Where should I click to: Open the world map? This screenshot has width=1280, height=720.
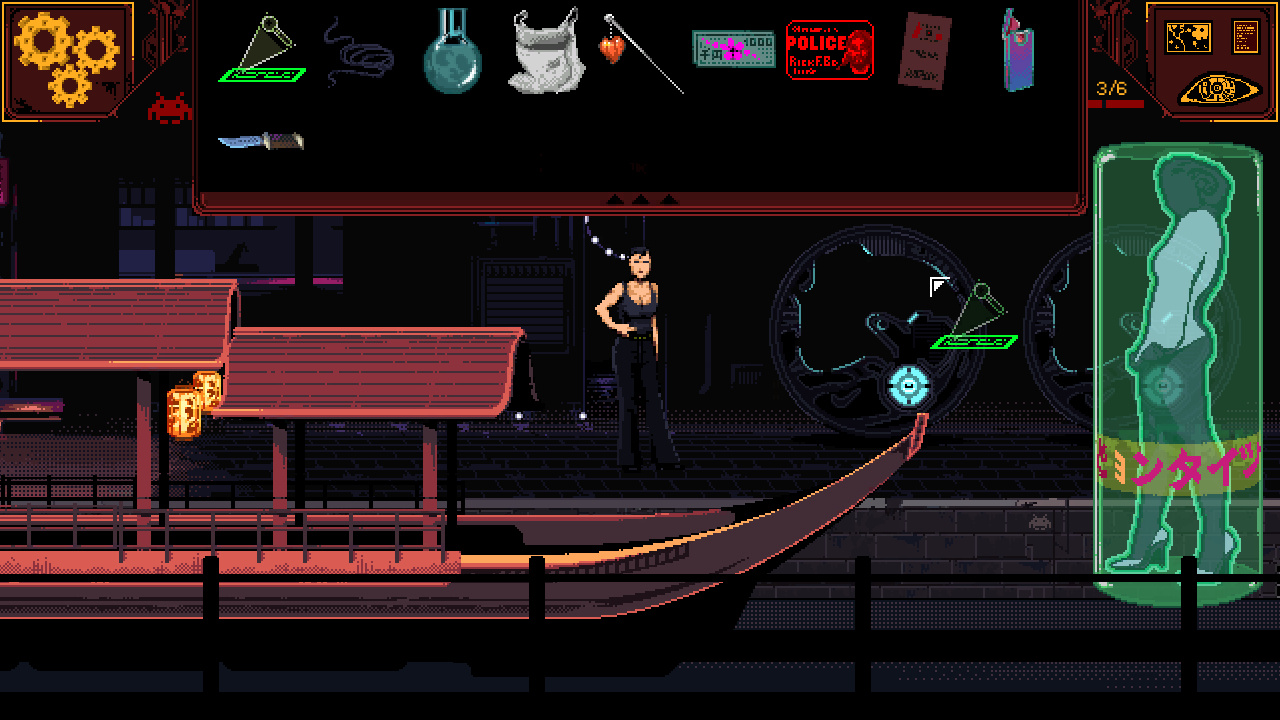pos(1186,38)
